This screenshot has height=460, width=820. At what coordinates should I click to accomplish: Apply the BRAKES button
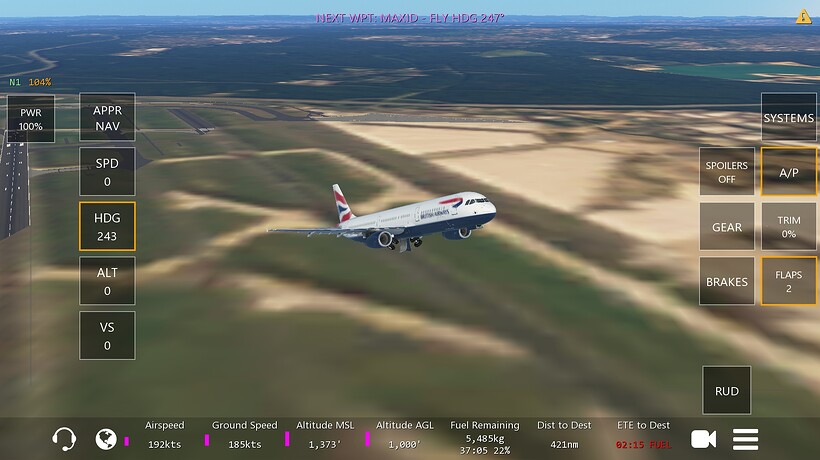point(727,282)
